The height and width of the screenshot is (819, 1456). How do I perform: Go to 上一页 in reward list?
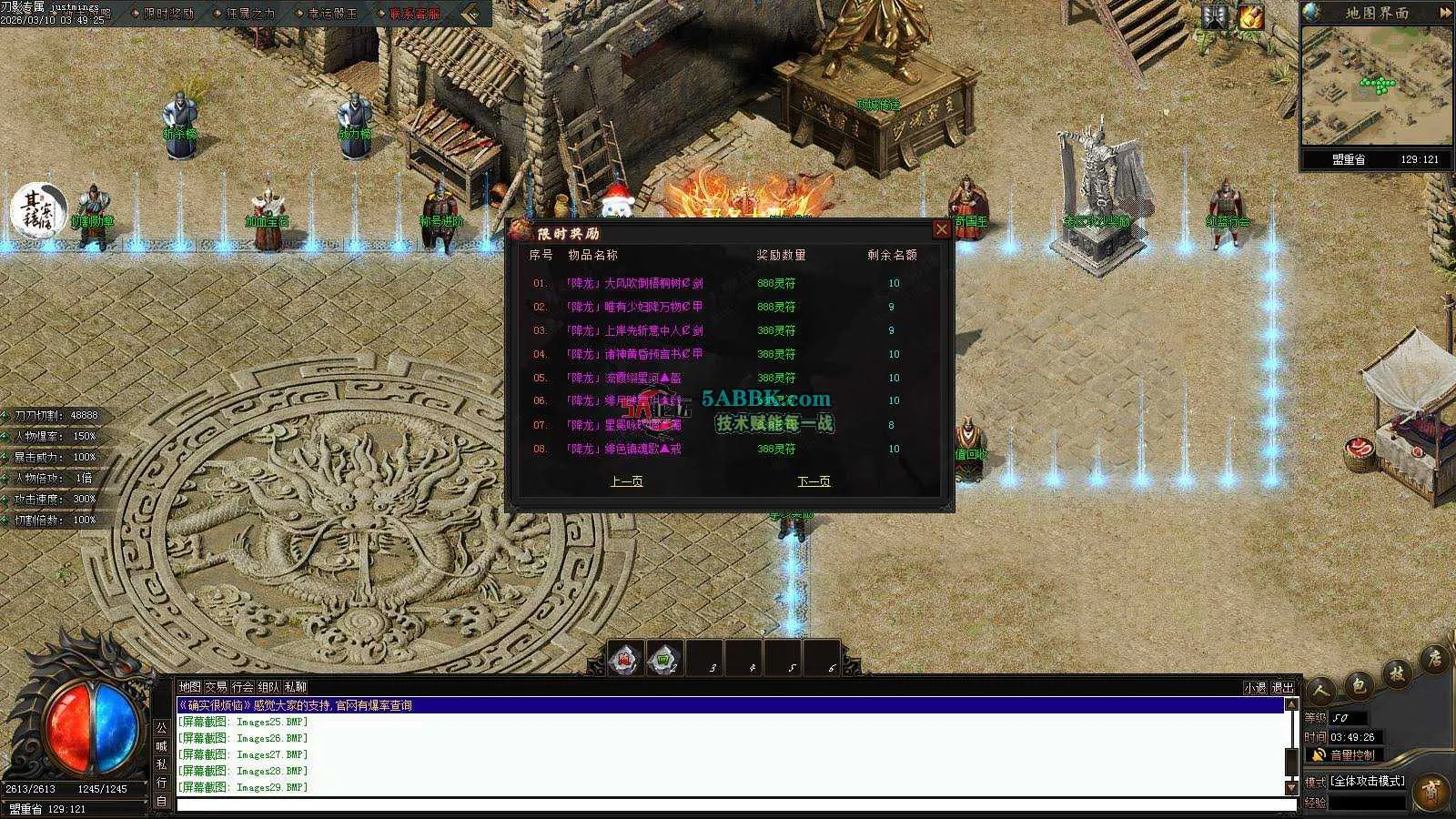coord(626,481)
